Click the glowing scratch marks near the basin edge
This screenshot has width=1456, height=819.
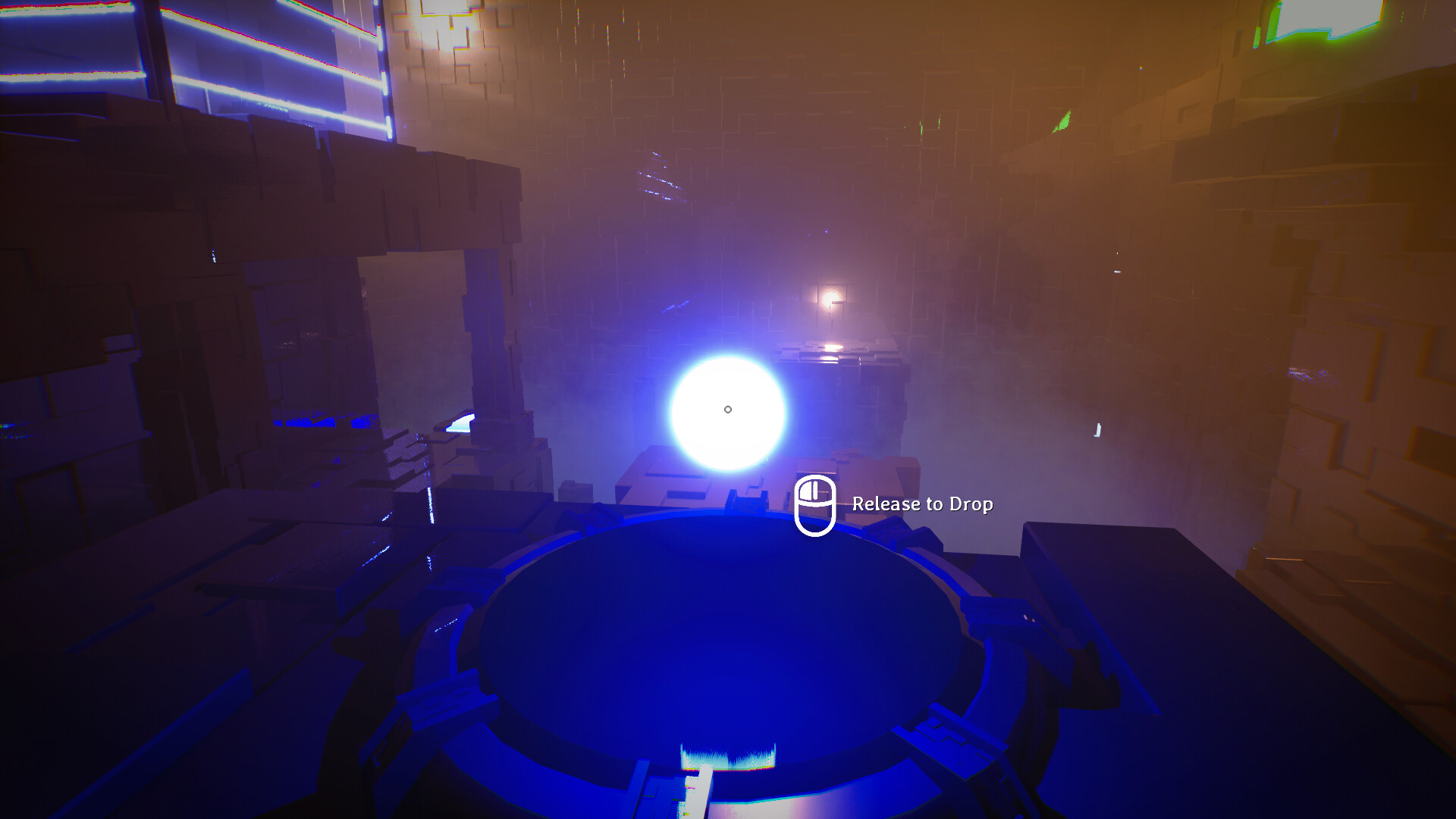pos(728,758)
